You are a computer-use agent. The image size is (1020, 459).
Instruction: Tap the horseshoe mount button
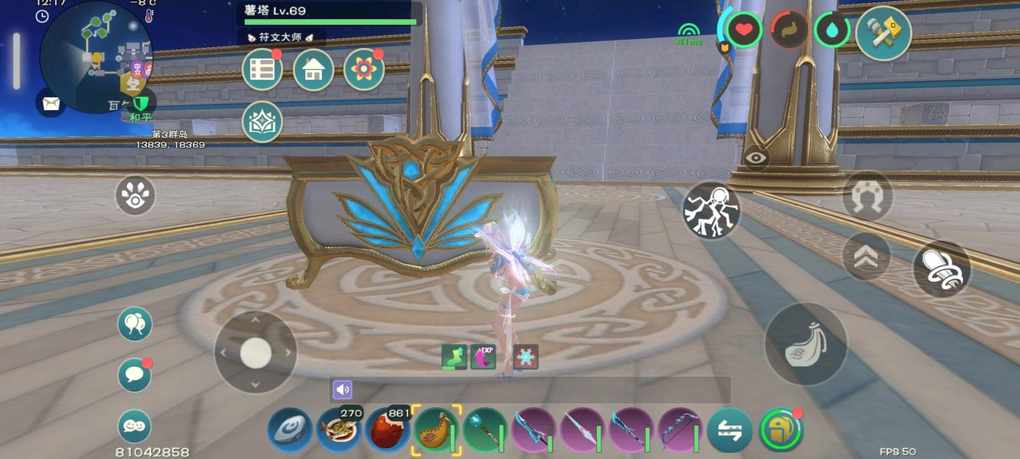click(867, 196)
